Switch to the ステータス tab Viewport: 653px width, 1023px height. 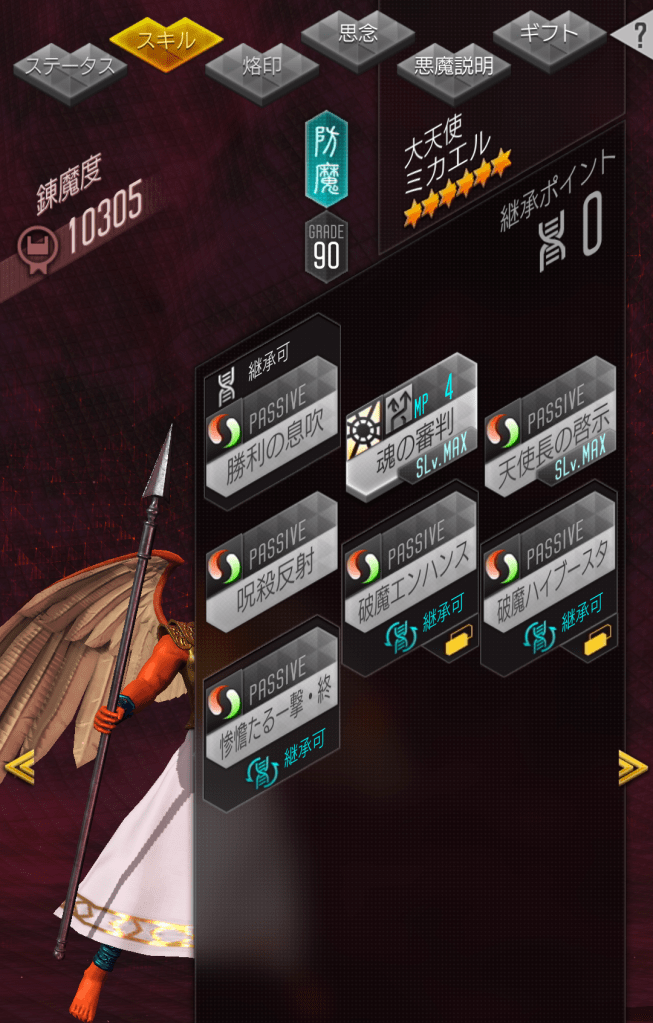click(x=70, y=68)
